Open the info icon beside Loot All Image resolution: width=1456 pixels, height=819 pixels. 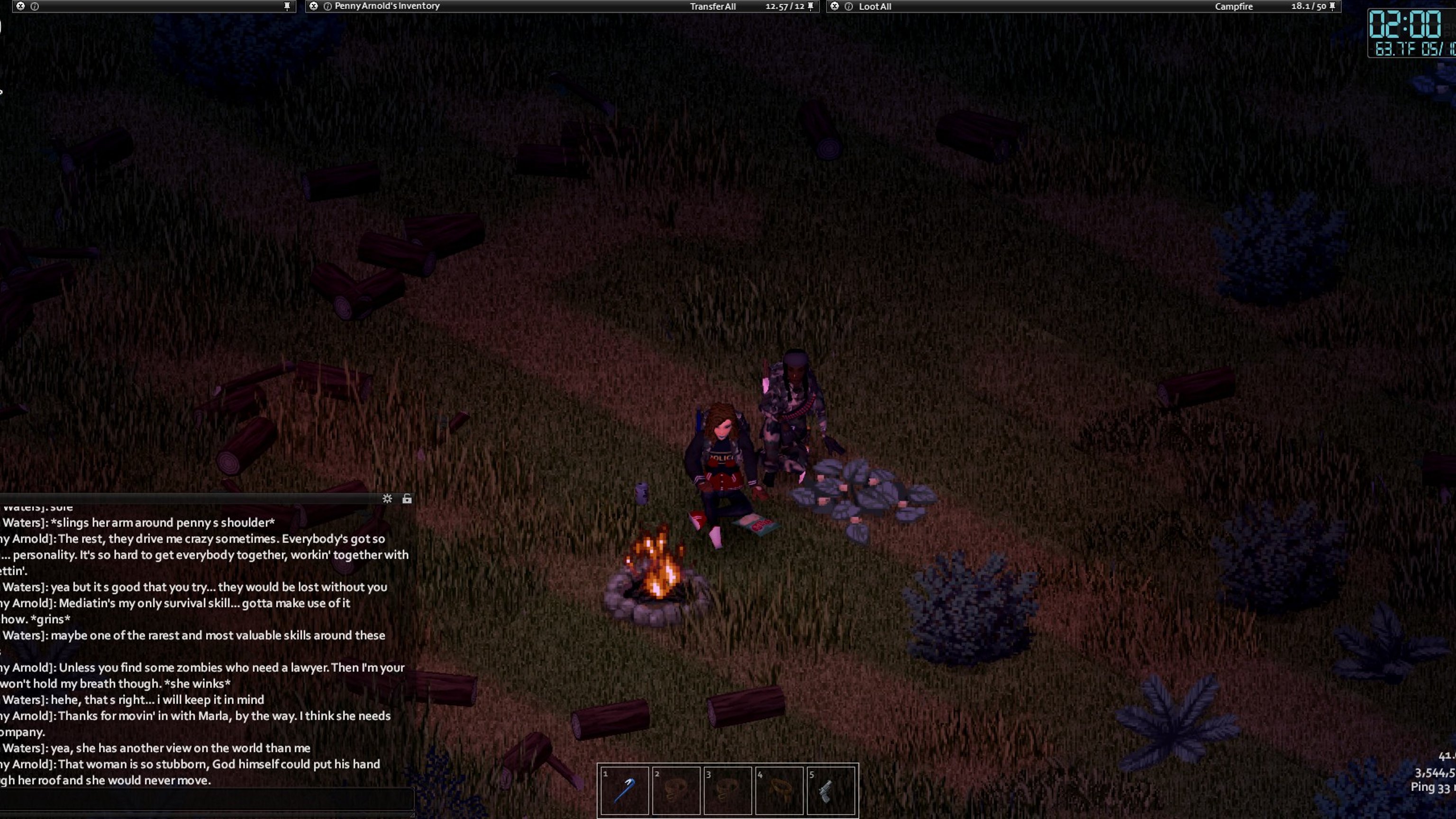tap(848, 6)
